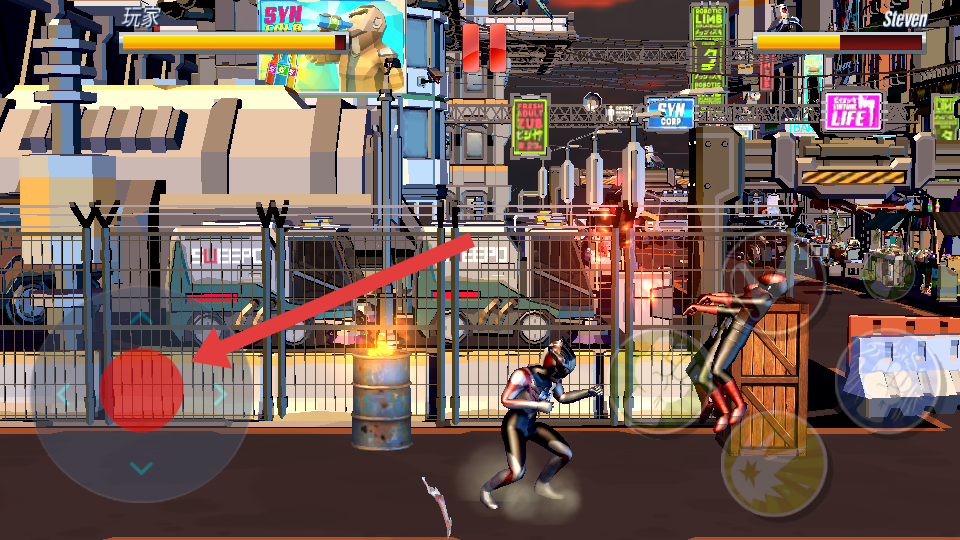Pause the fight with the red pause button

tap(484, 47)
